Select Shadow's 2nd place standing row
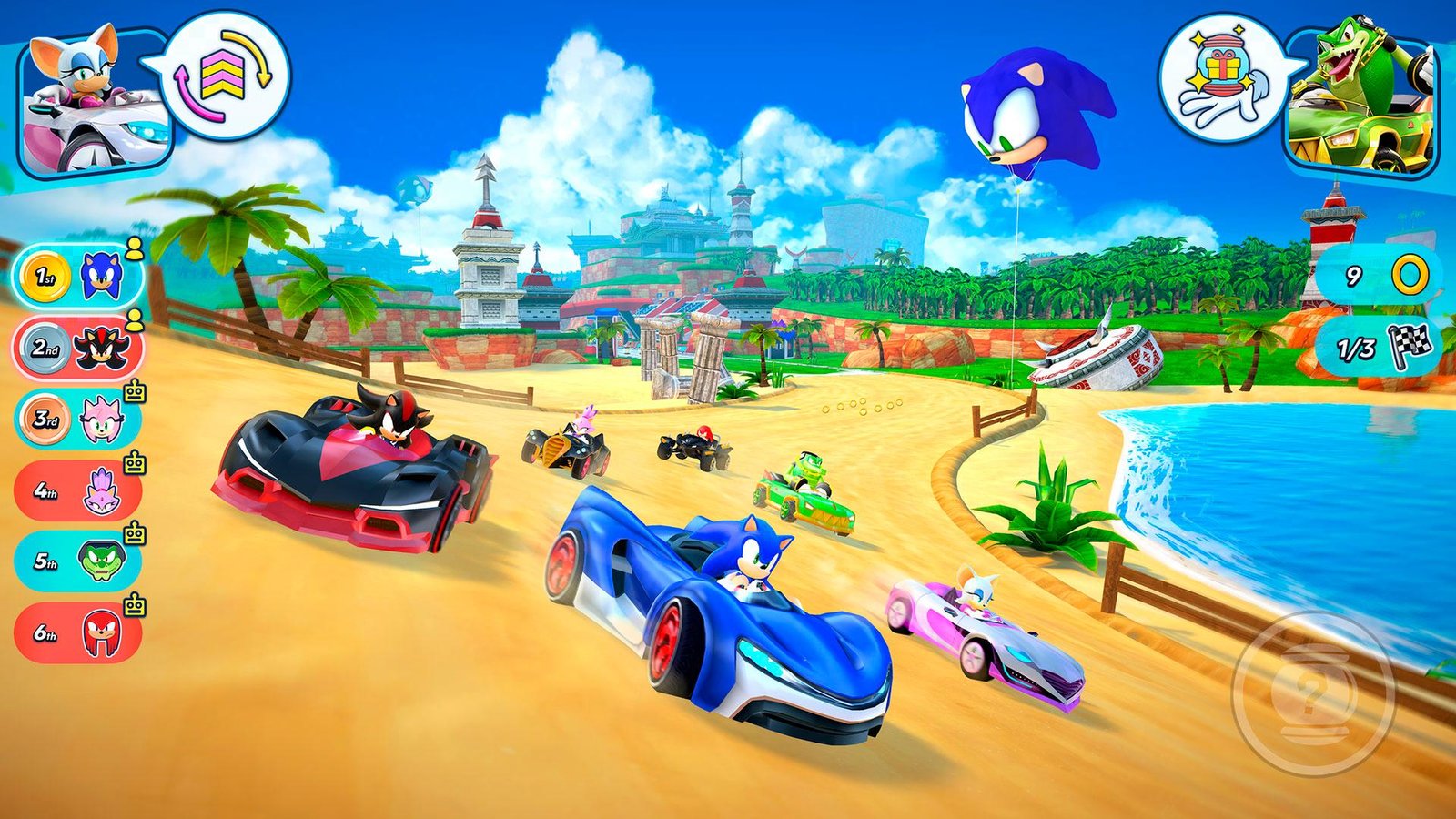 pos(78,348)
